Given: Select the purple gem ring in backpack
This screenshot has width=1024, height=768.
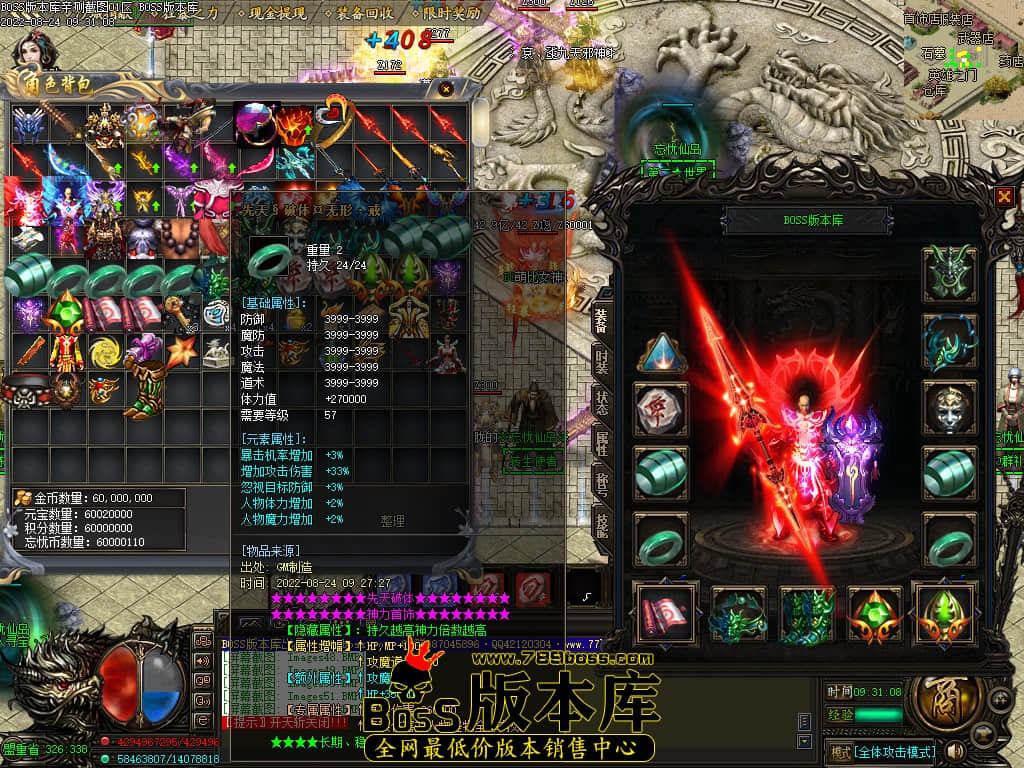Looking at the screenshot, I should point(254,122).
